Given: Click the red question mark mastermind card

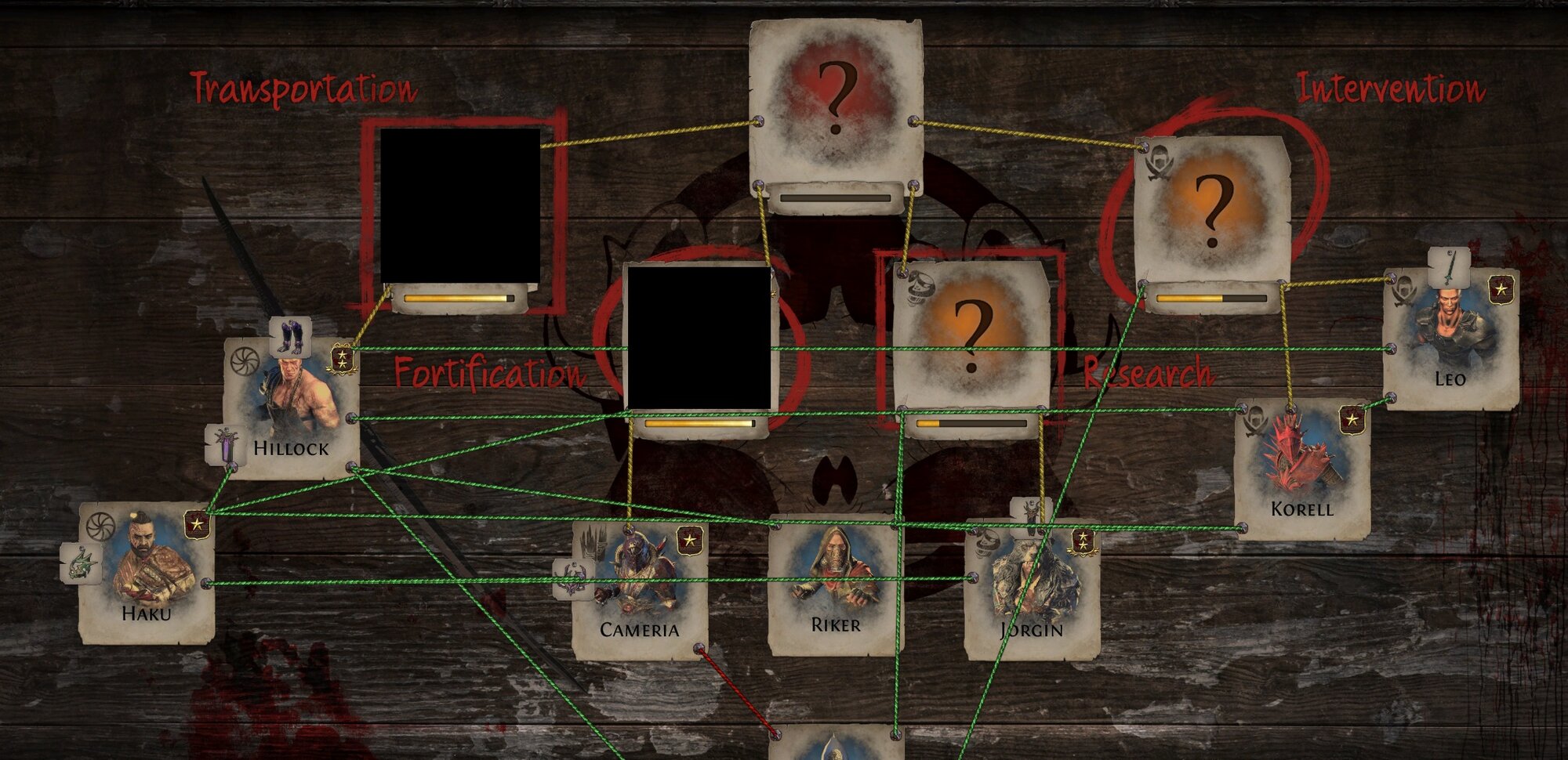Looking at the screenshot, I should click(836, 102).
